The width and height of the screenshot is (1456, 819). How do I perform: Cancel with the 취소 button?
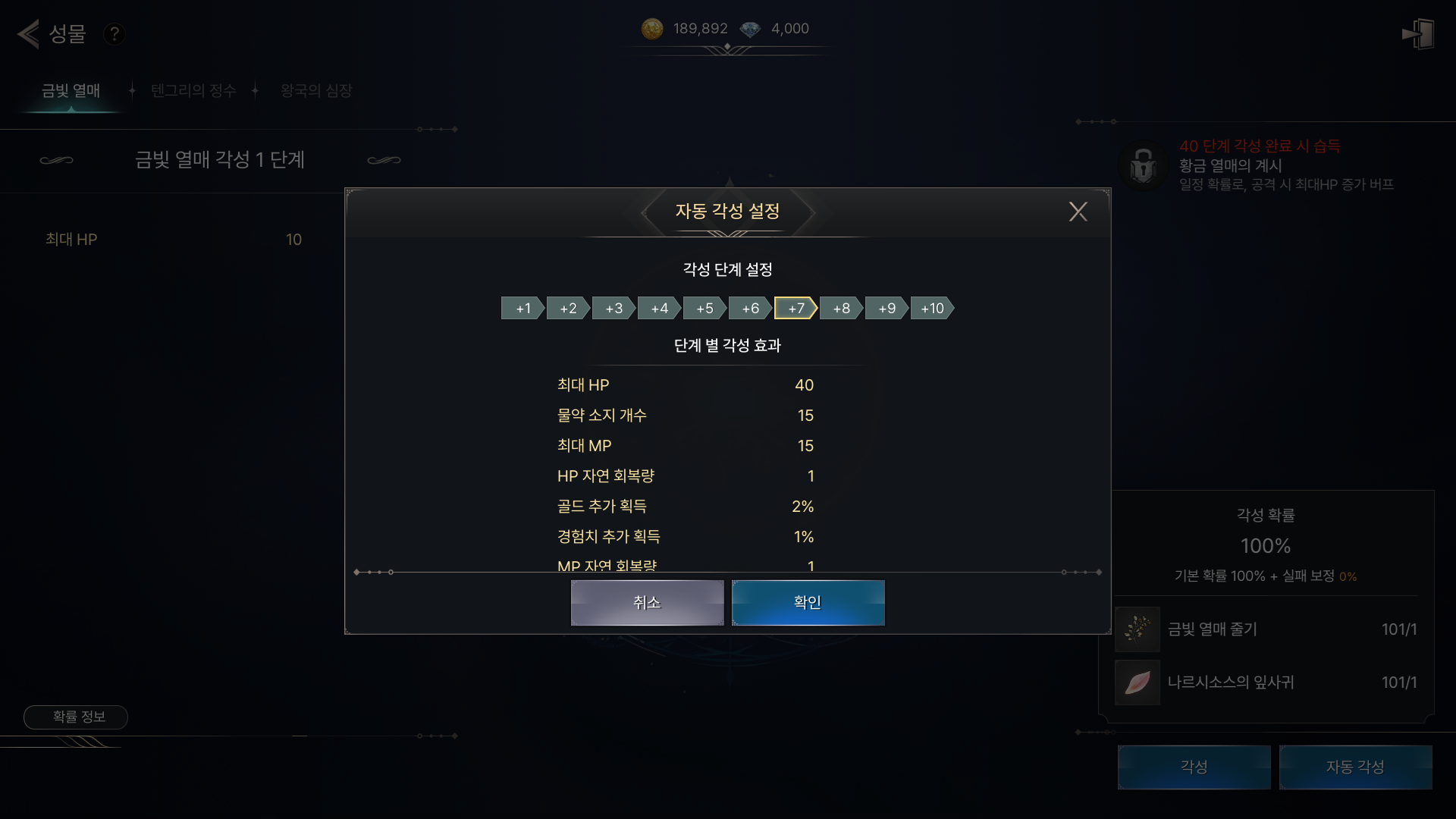coord(647,603)
